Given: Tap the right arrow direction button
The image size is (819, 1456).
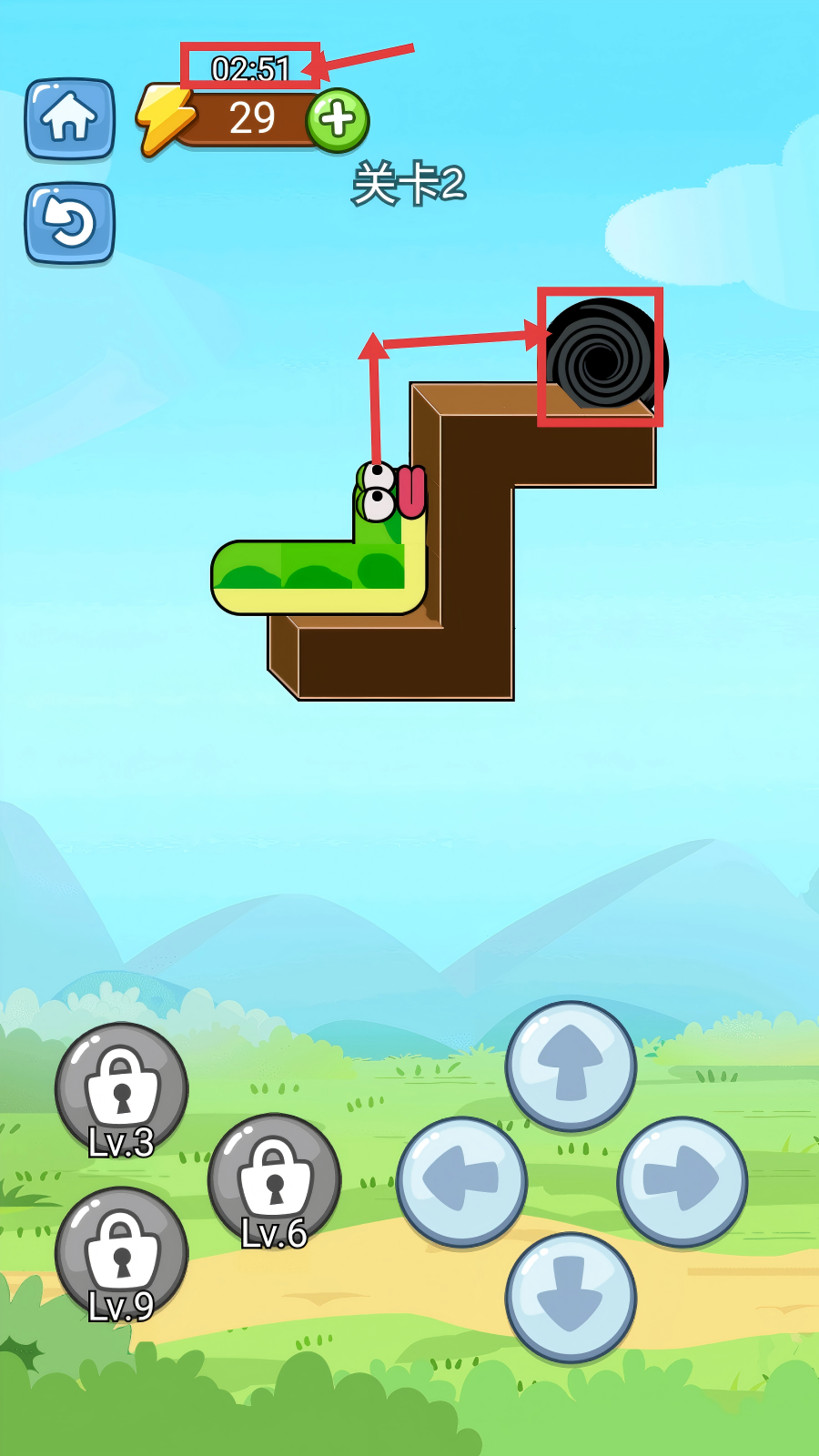Looking at the screenshot, I should tap(682, 1180).
